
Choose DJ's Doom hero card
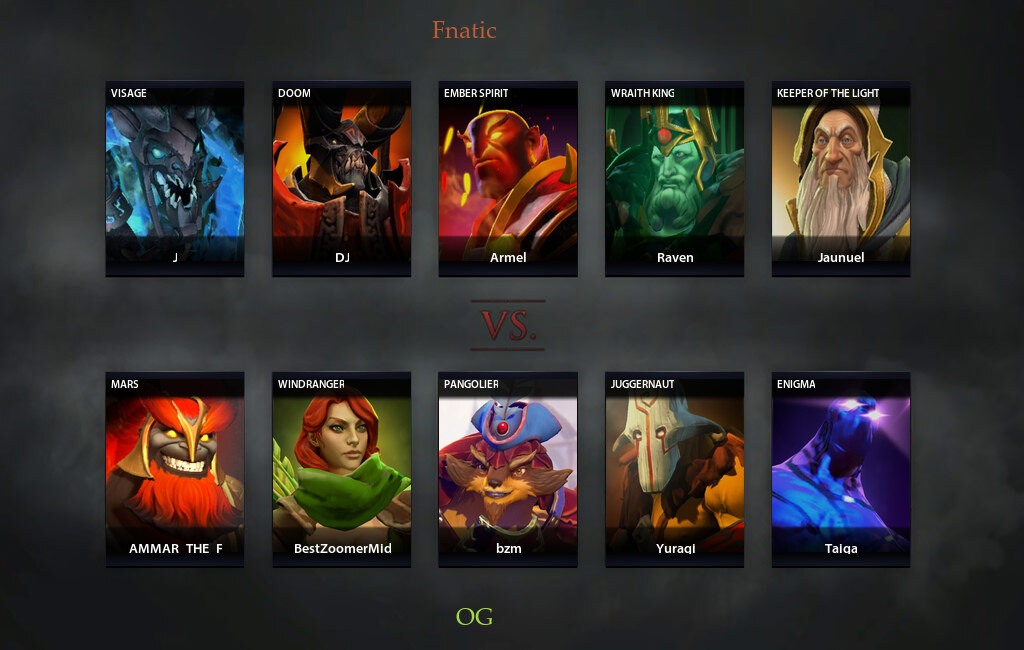(x=342, y=178)
